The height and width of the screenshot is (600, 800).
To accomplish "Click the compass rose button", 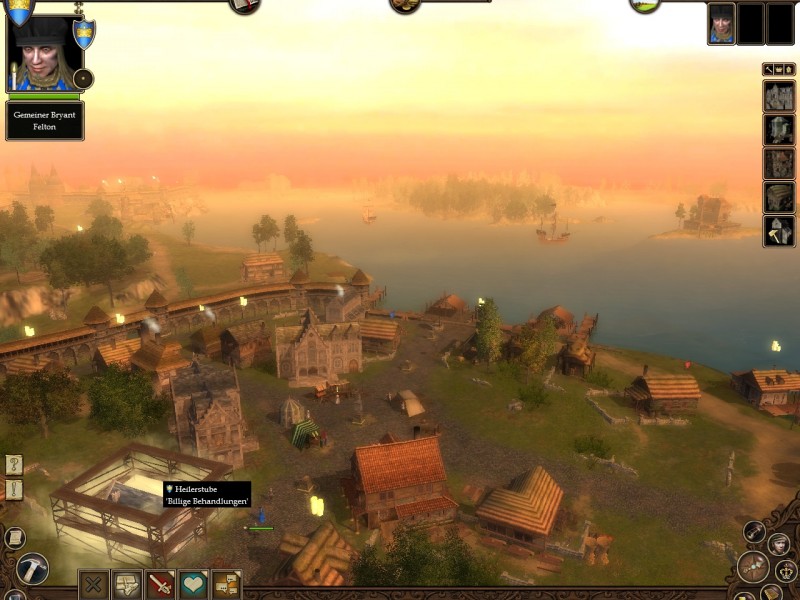I will (x=753, y=567).
